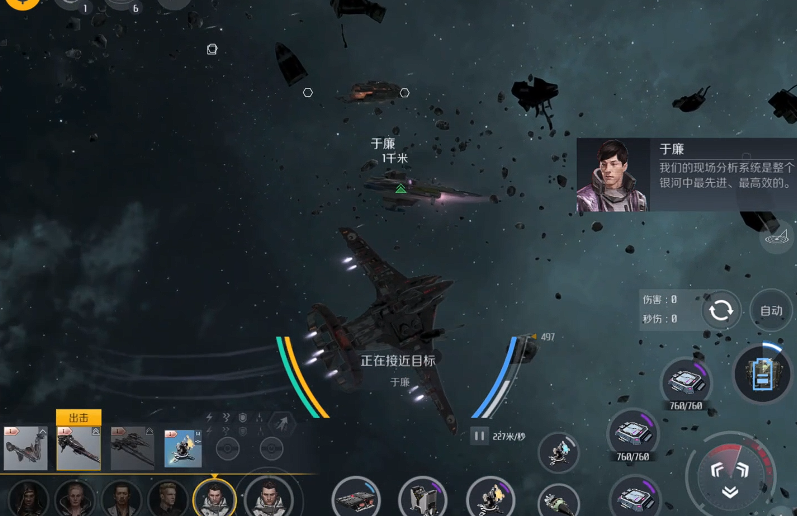Pause ship movement with the pause button
Image resolution: width=797 pixels, height=516 pixels.
(x=479, y=435)
